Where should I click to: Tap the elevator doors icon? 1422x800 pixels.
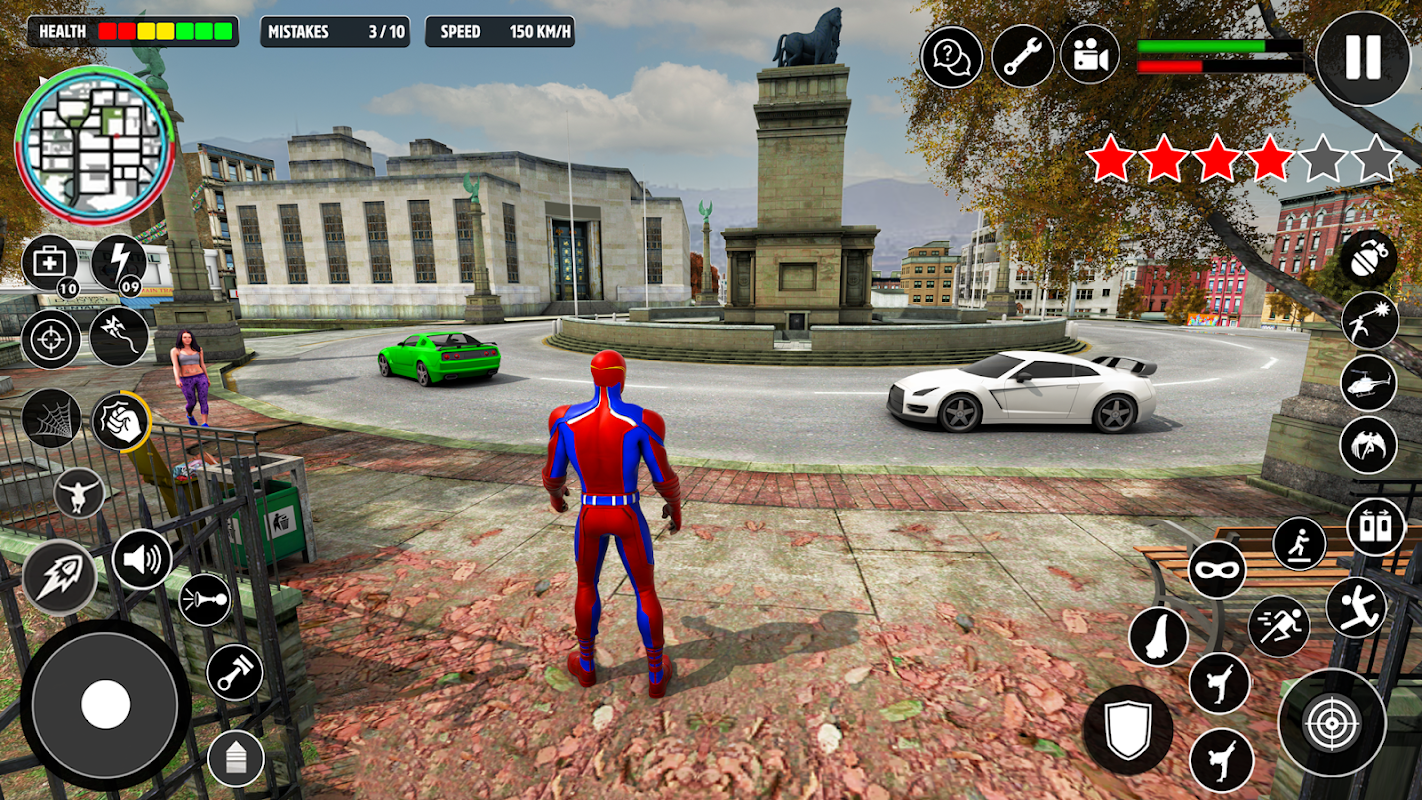pos(1376,526)
